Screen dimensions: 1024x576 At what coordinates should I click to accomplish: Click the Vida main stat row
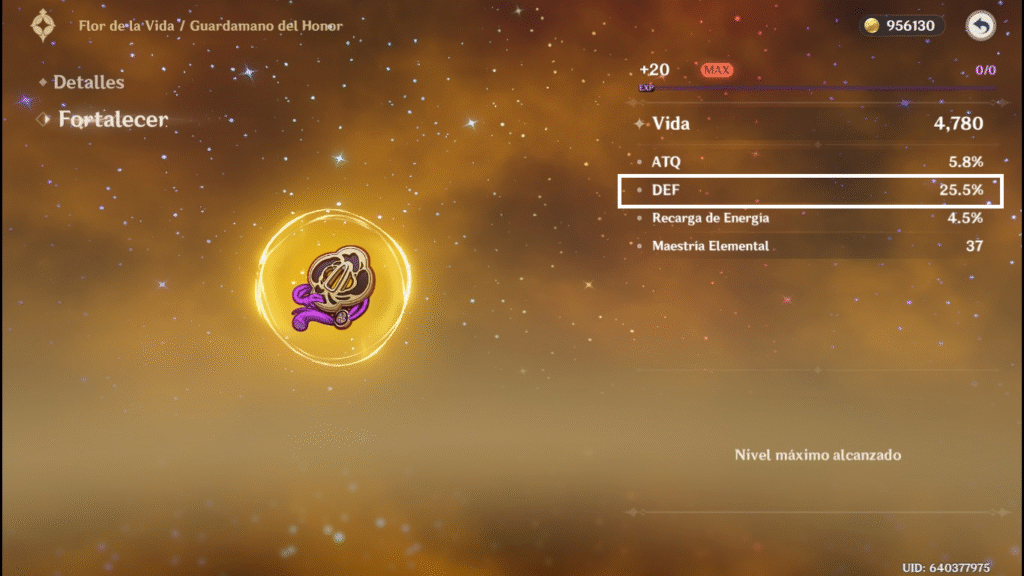pos(810,125)
